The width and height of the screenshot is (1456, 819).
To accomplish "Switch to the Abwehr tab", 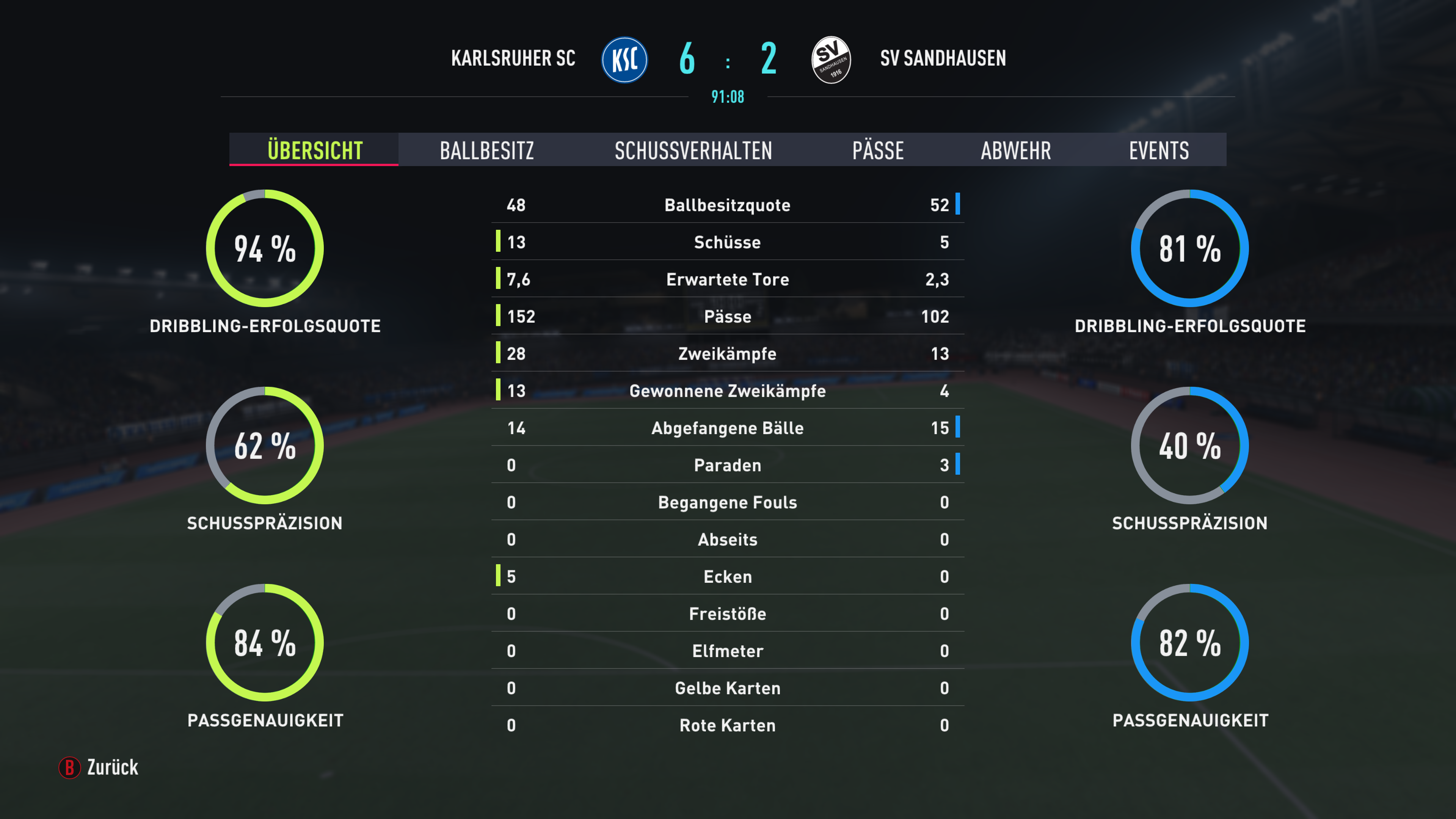I will pyautogui.click(x=1016, y=151).
